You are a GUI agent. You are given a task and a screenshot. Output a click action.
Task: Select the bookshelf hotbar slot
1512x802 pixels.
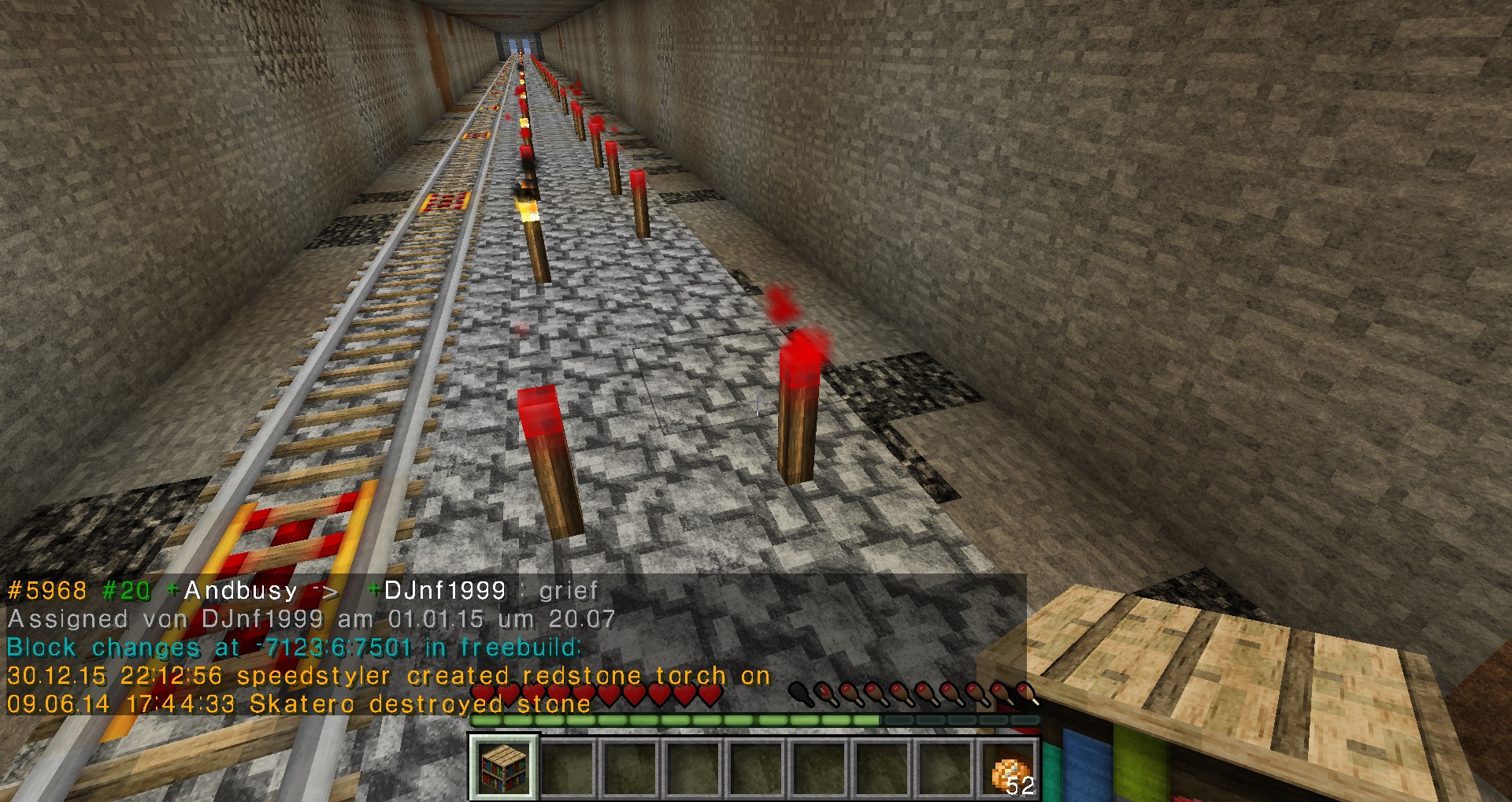point(504,767)
